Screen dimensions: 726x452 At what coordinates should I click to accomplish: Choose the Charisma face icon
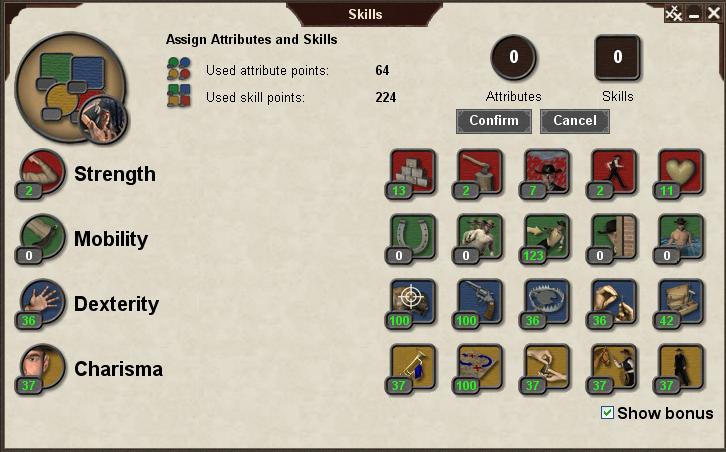tap(42, 367)
